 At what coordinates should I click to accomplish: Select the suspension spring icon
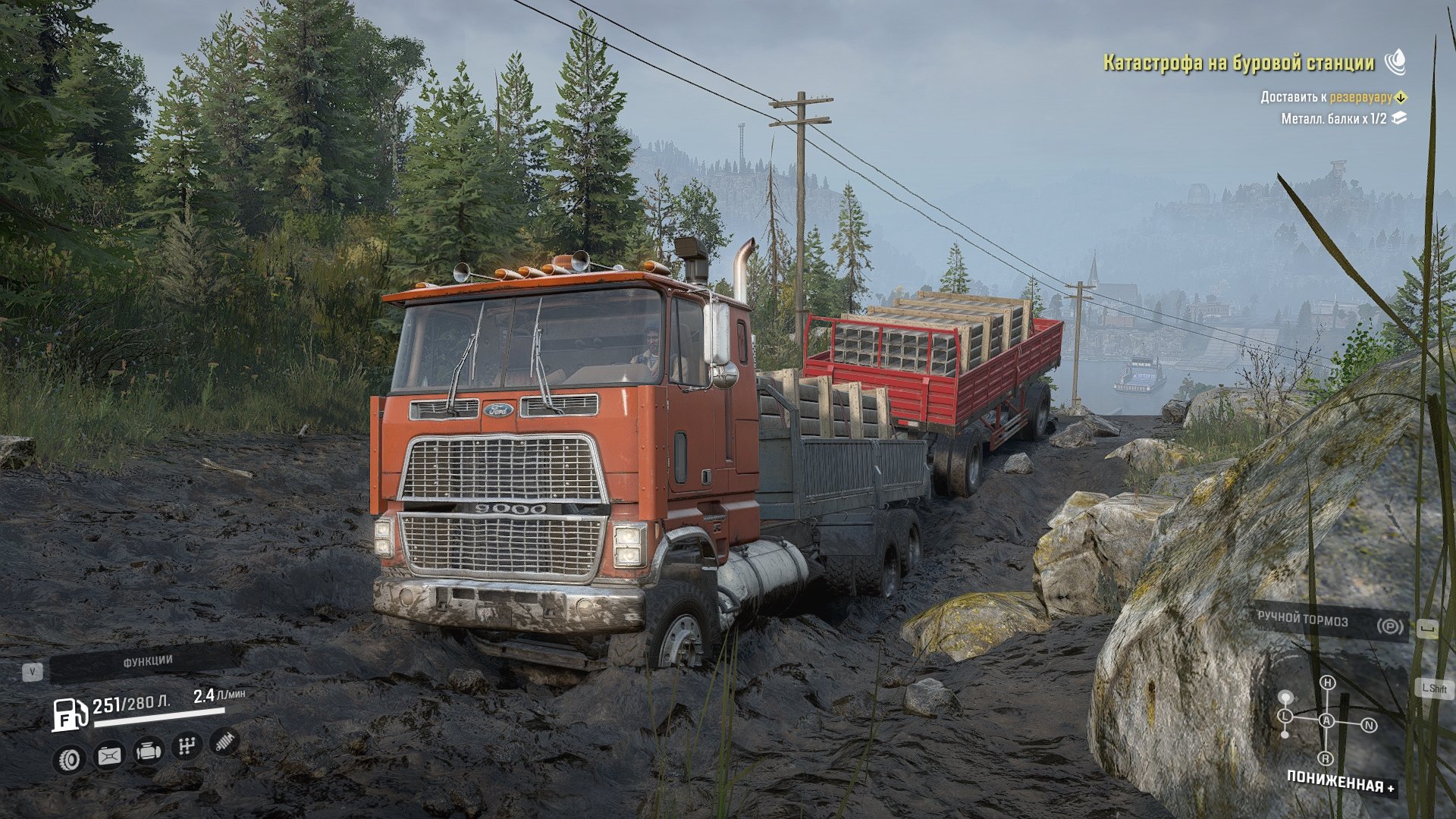(225, 742)
